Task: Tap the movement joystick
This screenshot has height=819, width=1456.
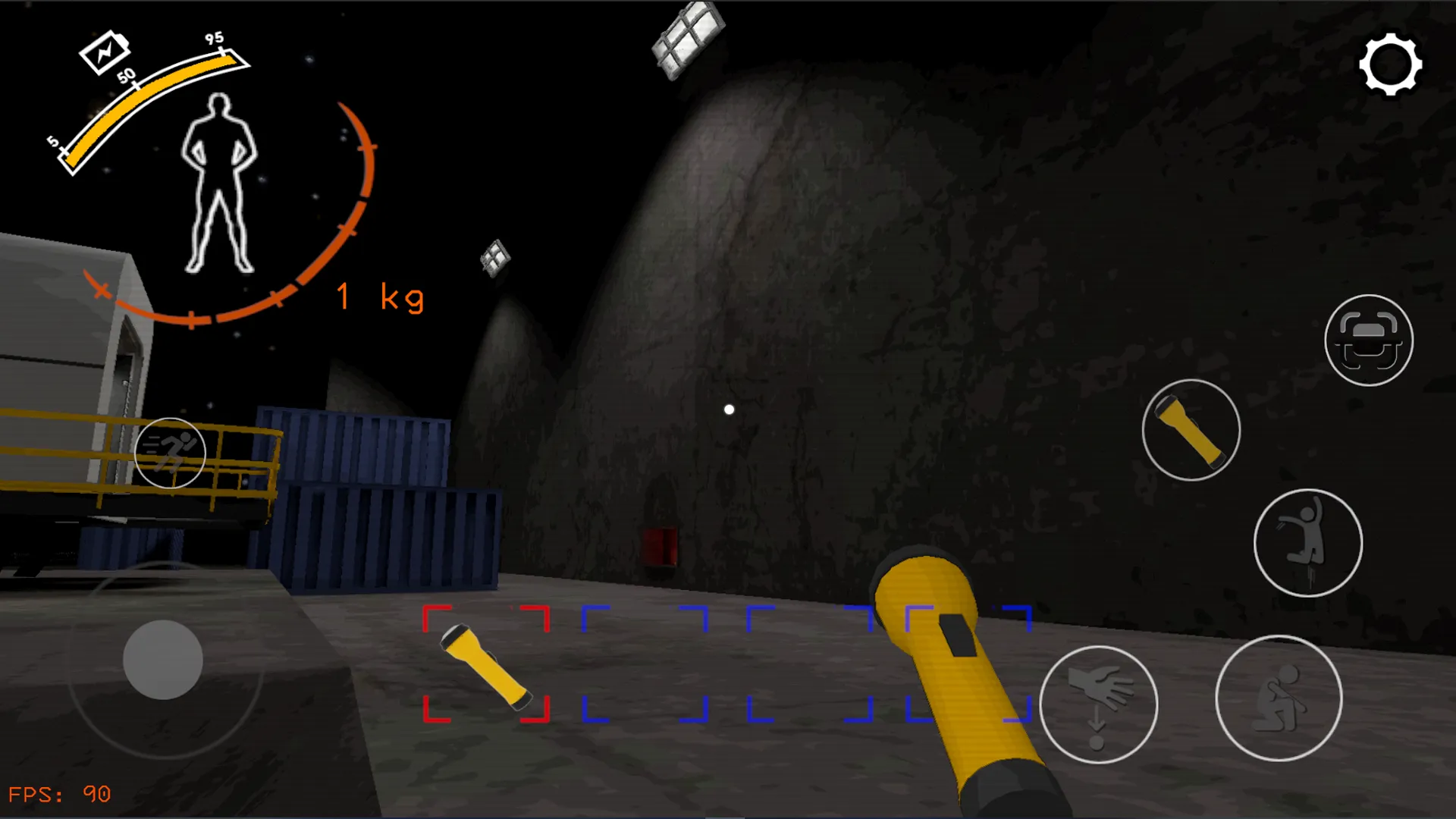Action: pos(165,661)
